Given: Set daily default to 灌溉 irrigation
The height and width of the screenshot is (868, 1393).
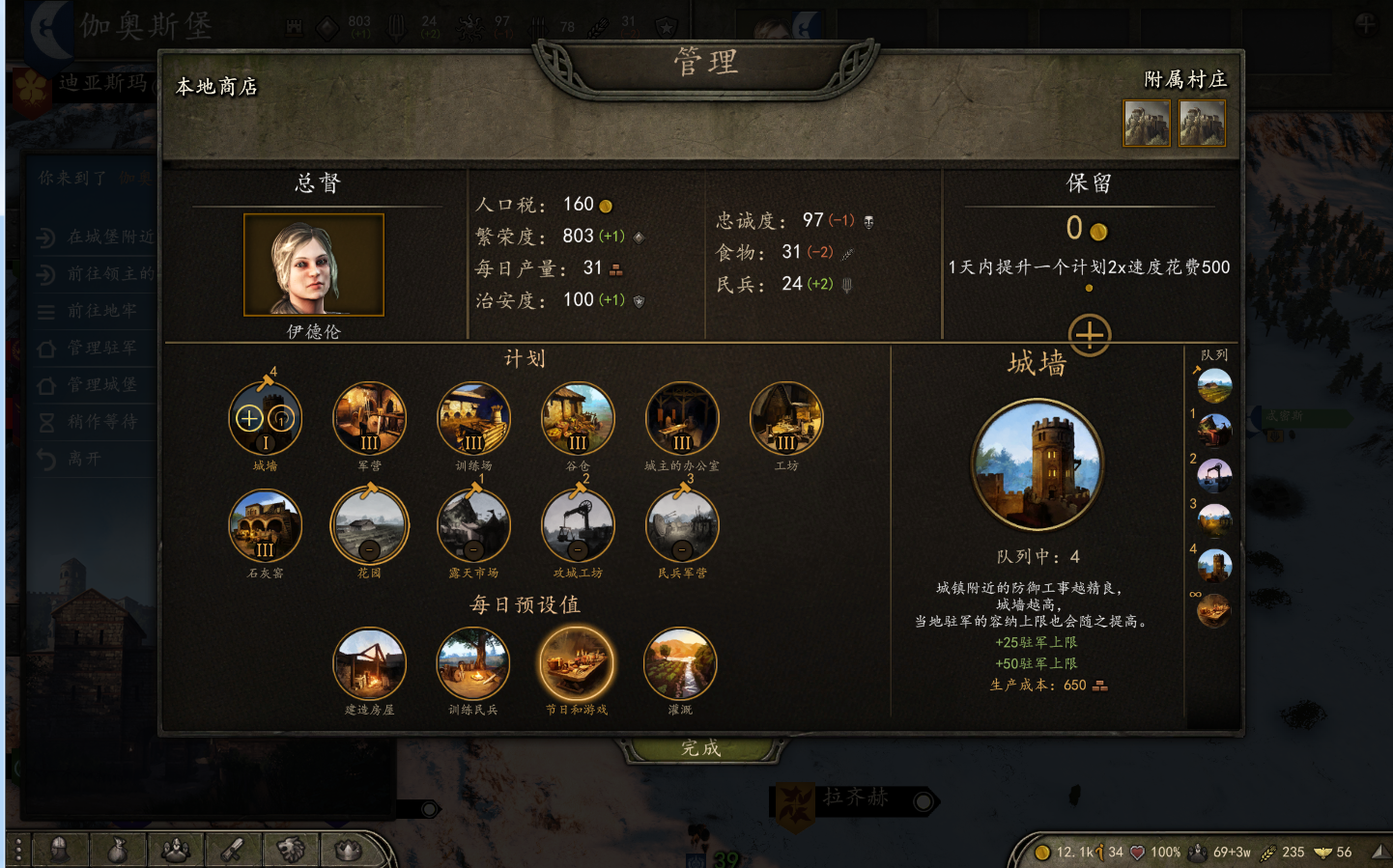Looking at the screenshot, I should point(680,664).
